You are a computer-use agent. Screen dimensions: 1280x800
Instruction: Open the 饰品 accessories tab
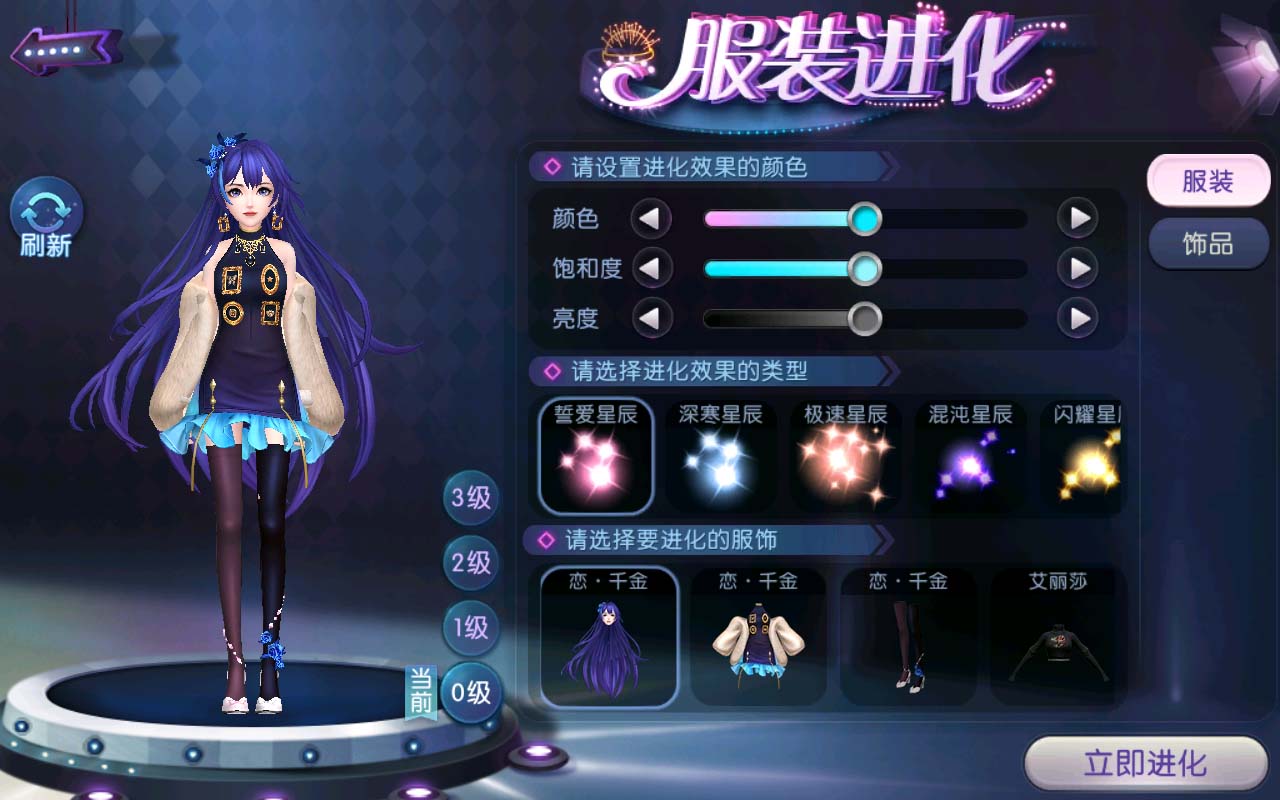[x=1207, y=244]
